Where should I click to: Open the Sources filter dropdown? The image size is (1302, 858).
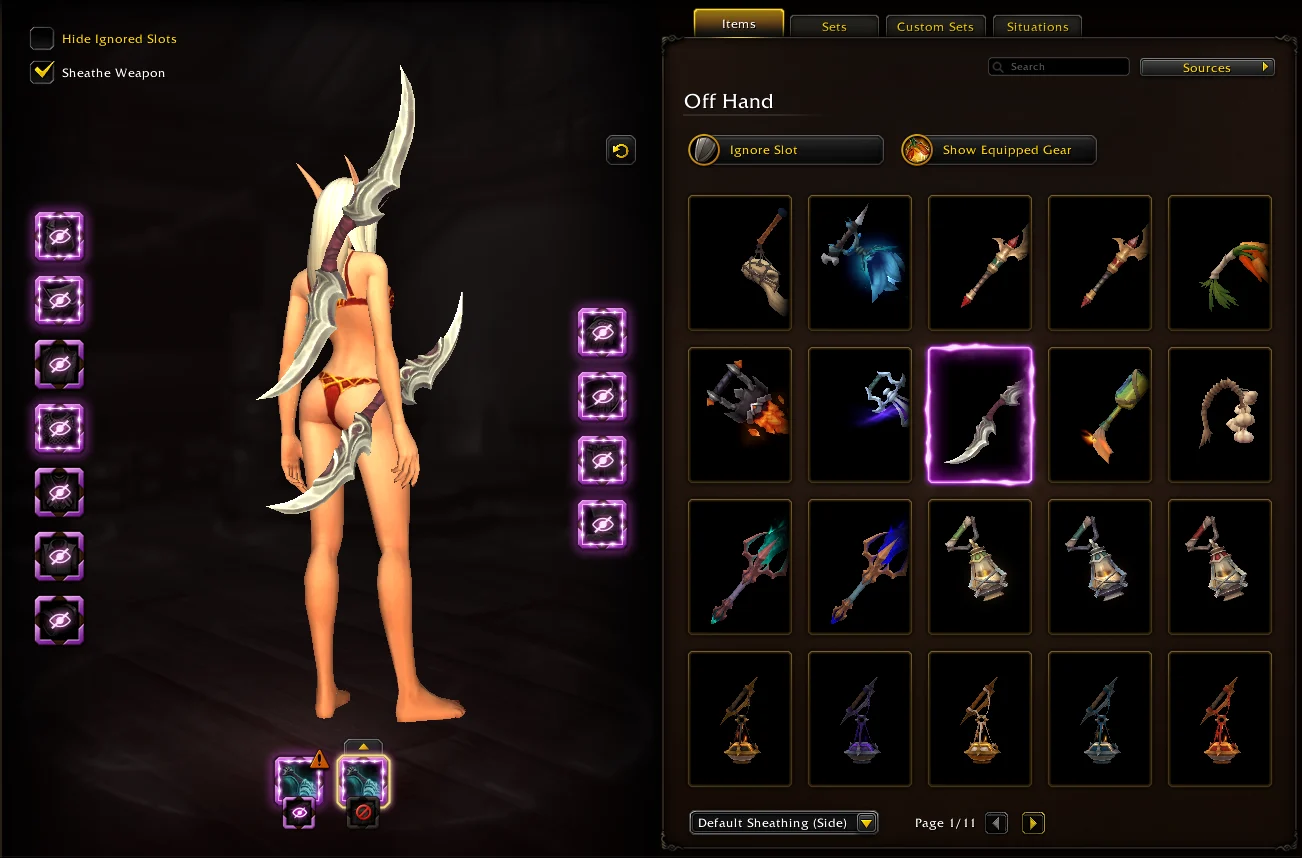point(1207,68)
